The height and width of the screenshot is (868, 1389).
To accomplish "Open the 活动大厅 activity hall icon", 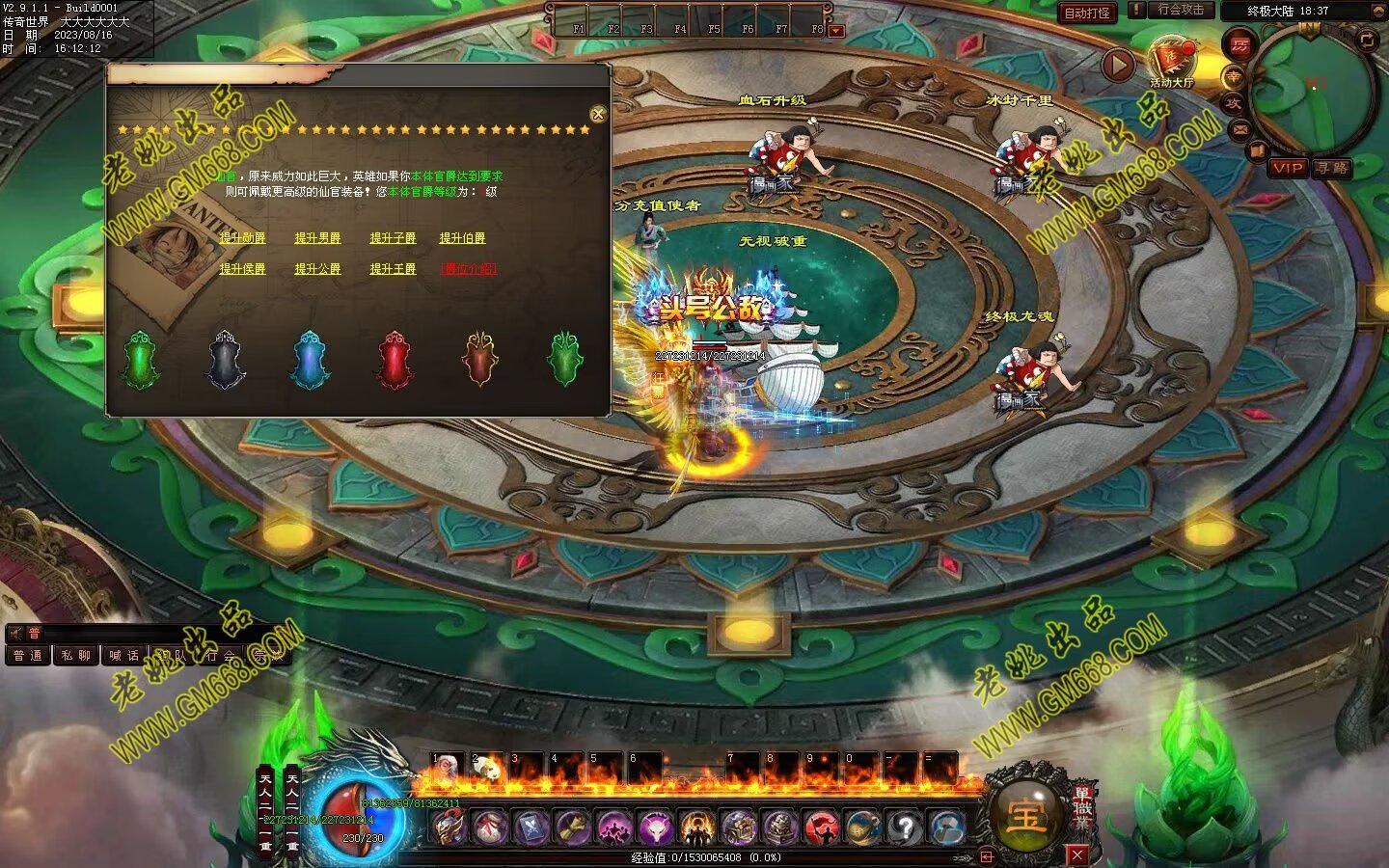I will click(1171, 61).
